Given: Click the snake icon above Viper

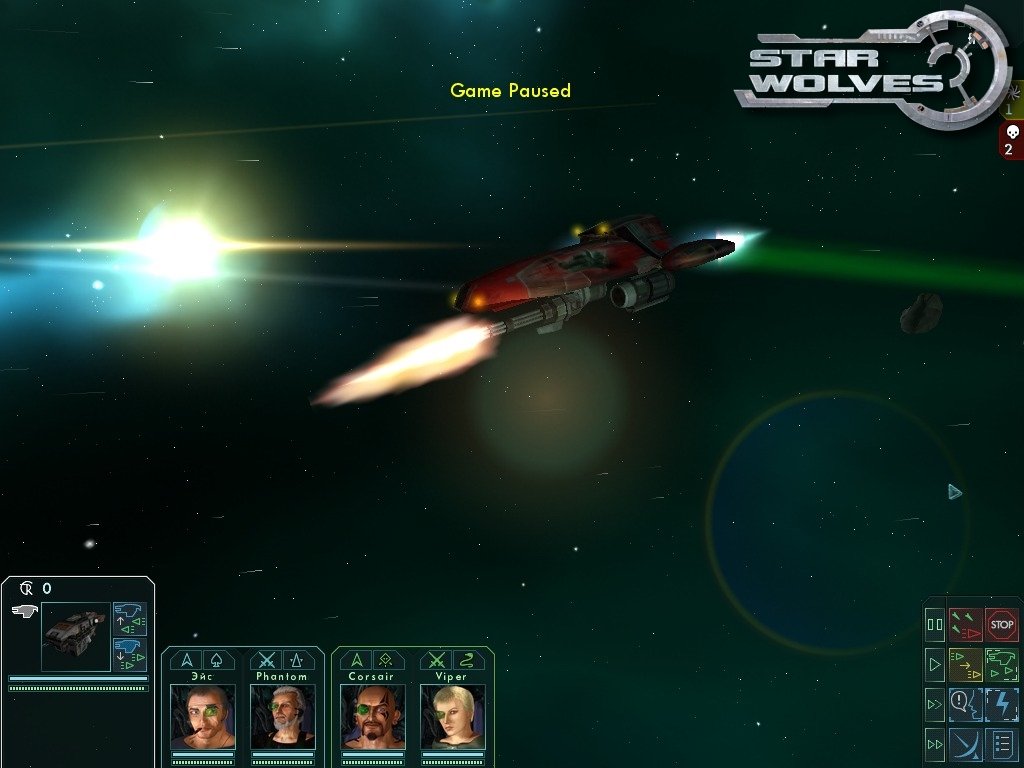Looking at the screenshot, I should [x=468, y=660].
